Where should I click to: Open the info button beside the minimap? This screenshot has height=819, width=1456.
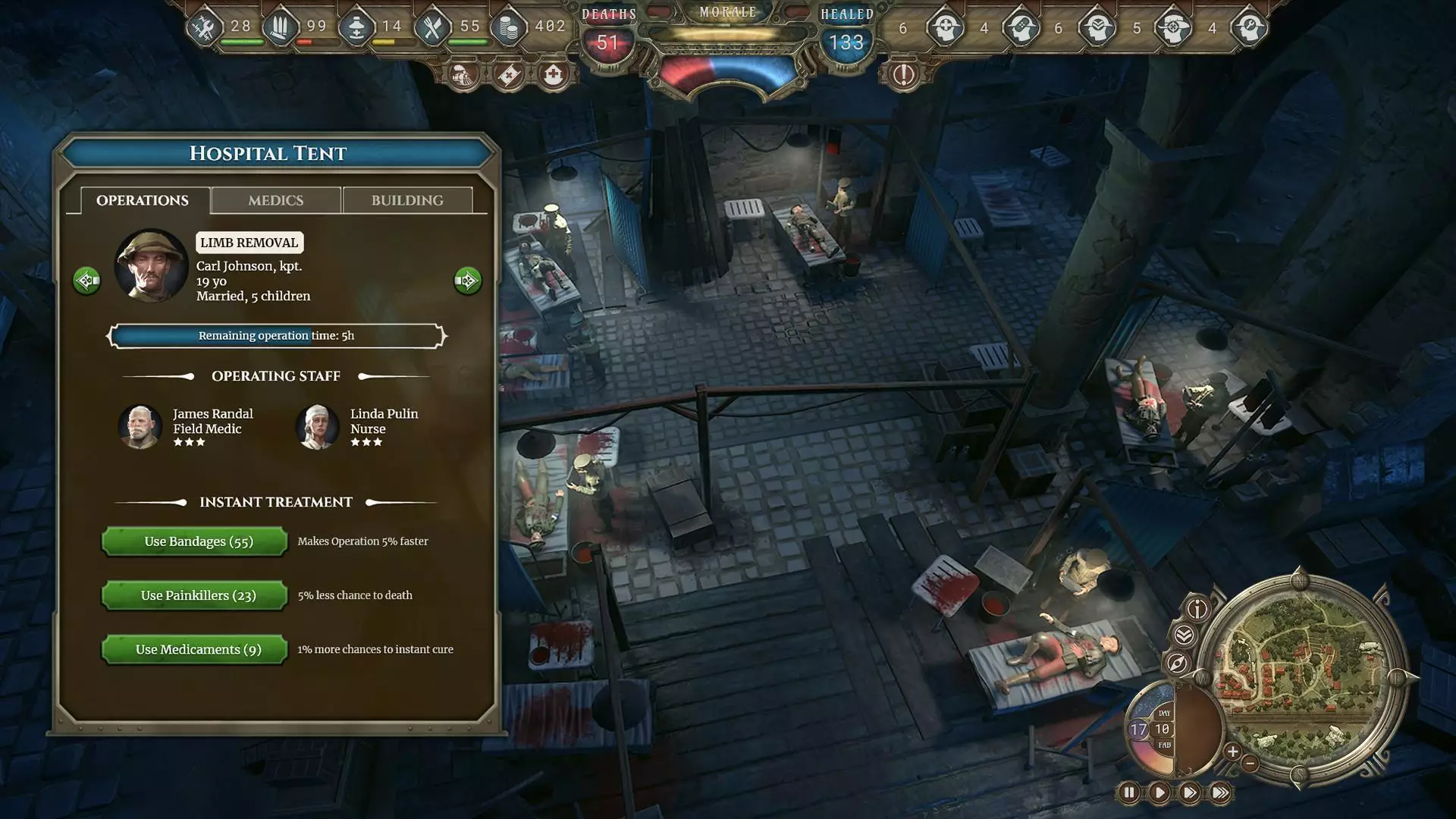click(x=1197, y=608)
